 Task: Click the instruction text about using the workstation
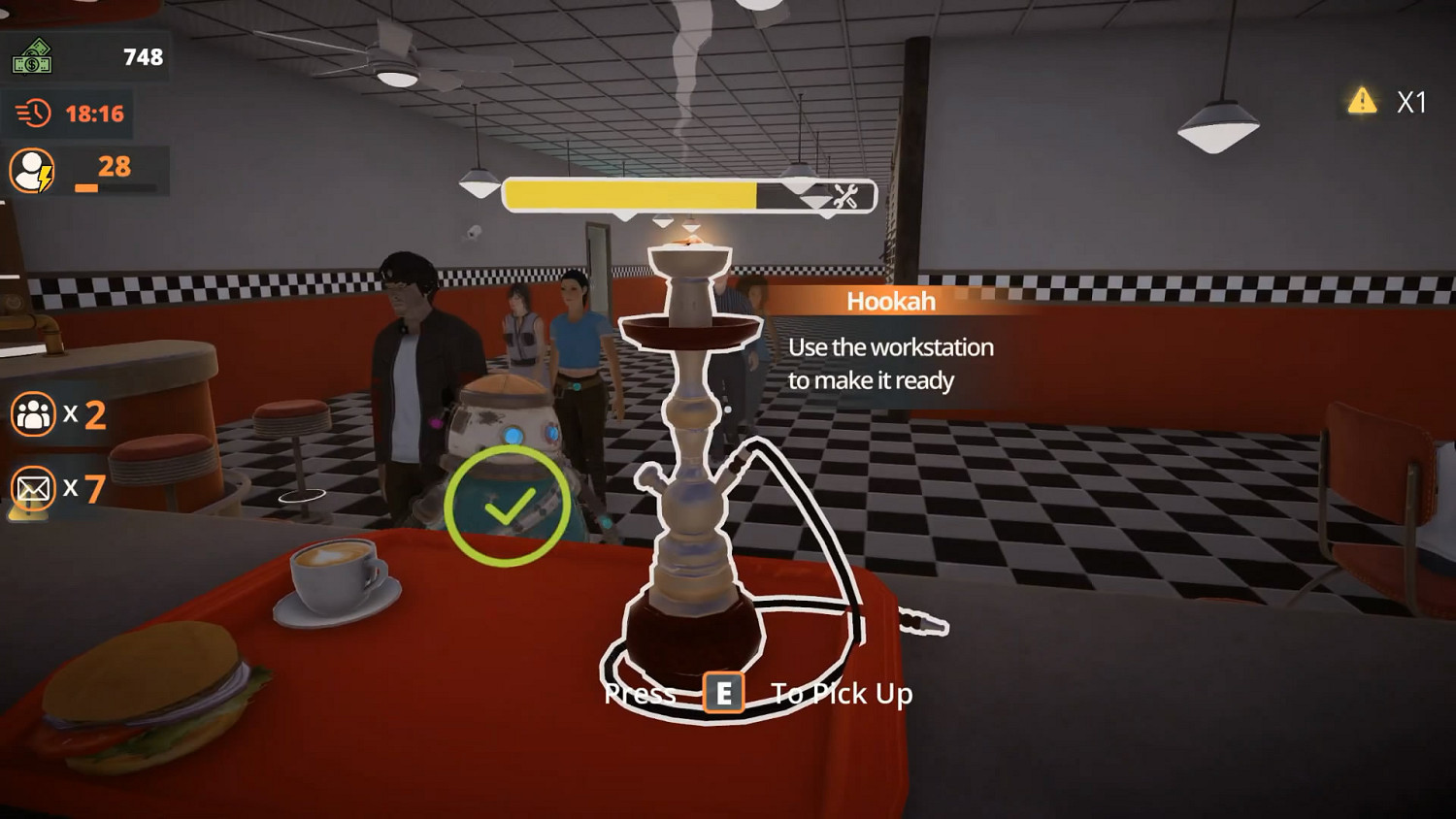[891, 363]
